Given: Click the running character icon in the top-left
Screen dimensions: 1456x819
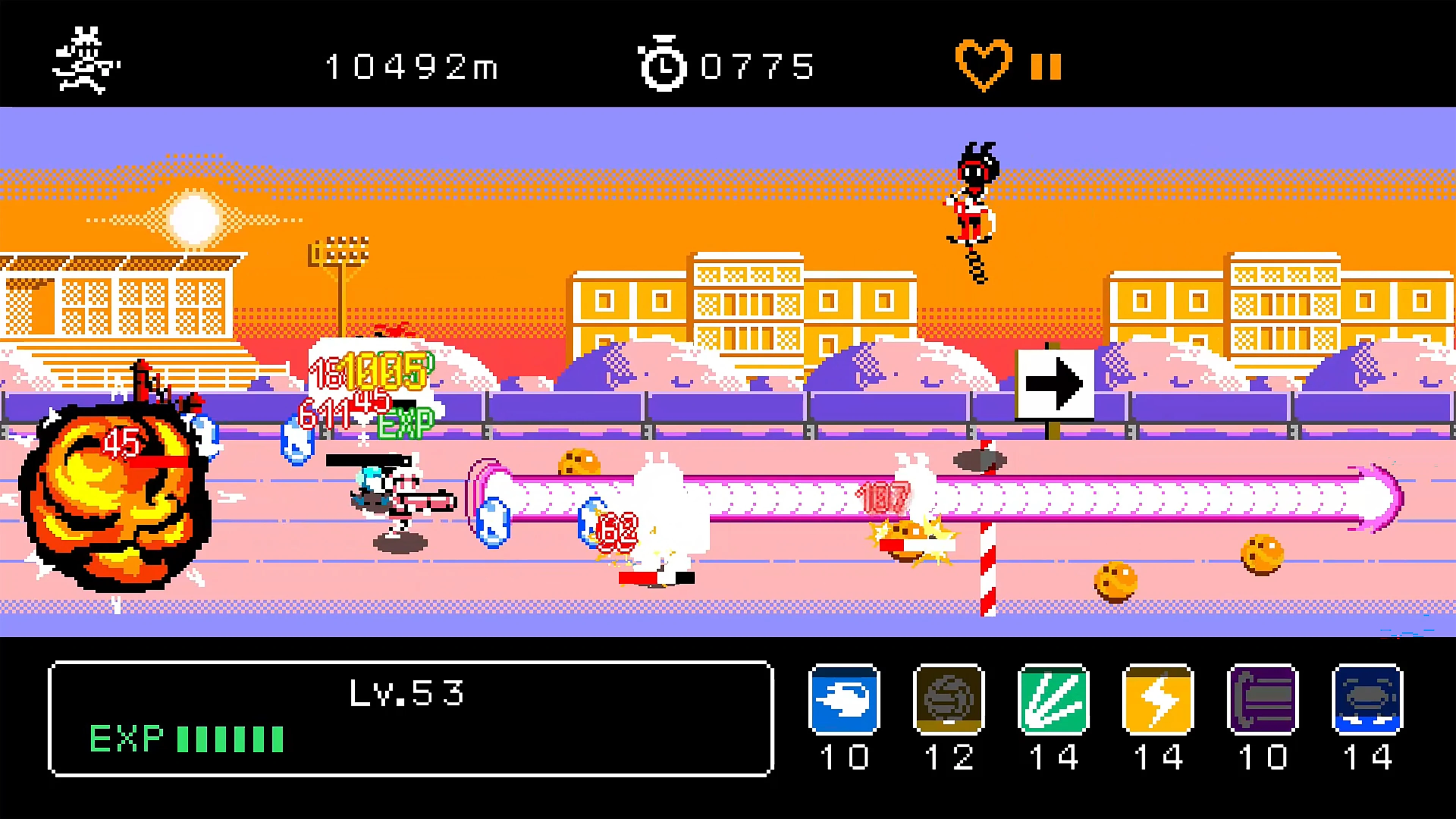Looking at the screenshot, I should 85,60.
